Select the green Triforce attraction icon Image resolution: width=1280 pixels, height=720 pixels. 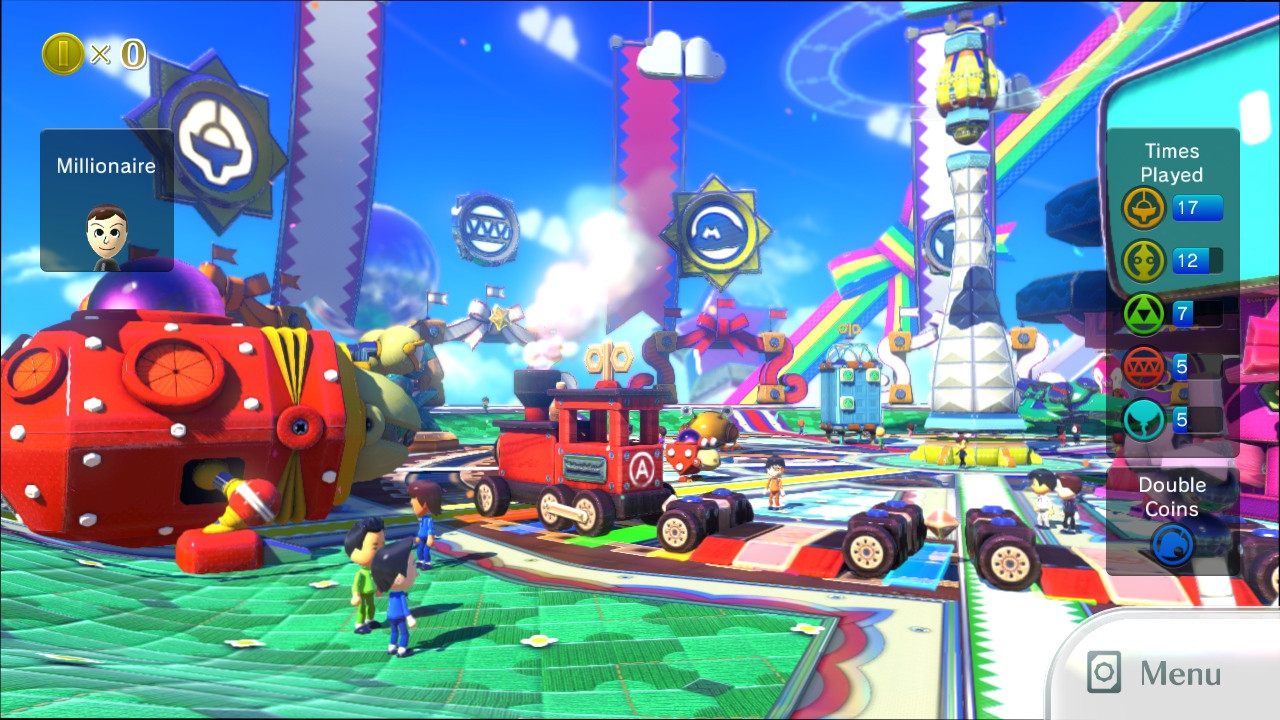pyautogui.click(x=1144, y=314)
